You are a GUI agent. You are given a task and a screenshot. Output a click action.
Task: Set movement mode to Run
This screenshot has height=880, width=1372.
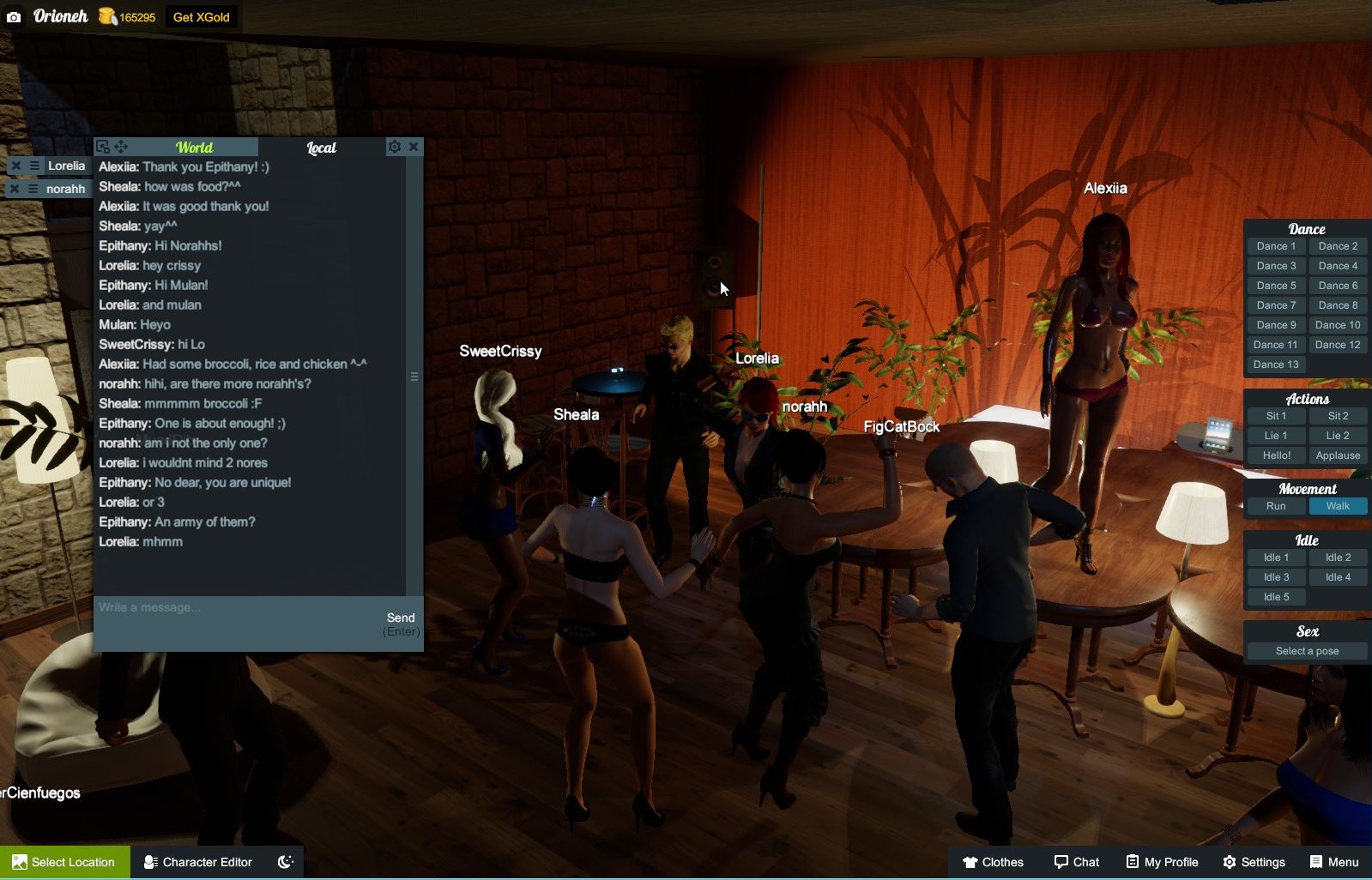coord(1276,506)
